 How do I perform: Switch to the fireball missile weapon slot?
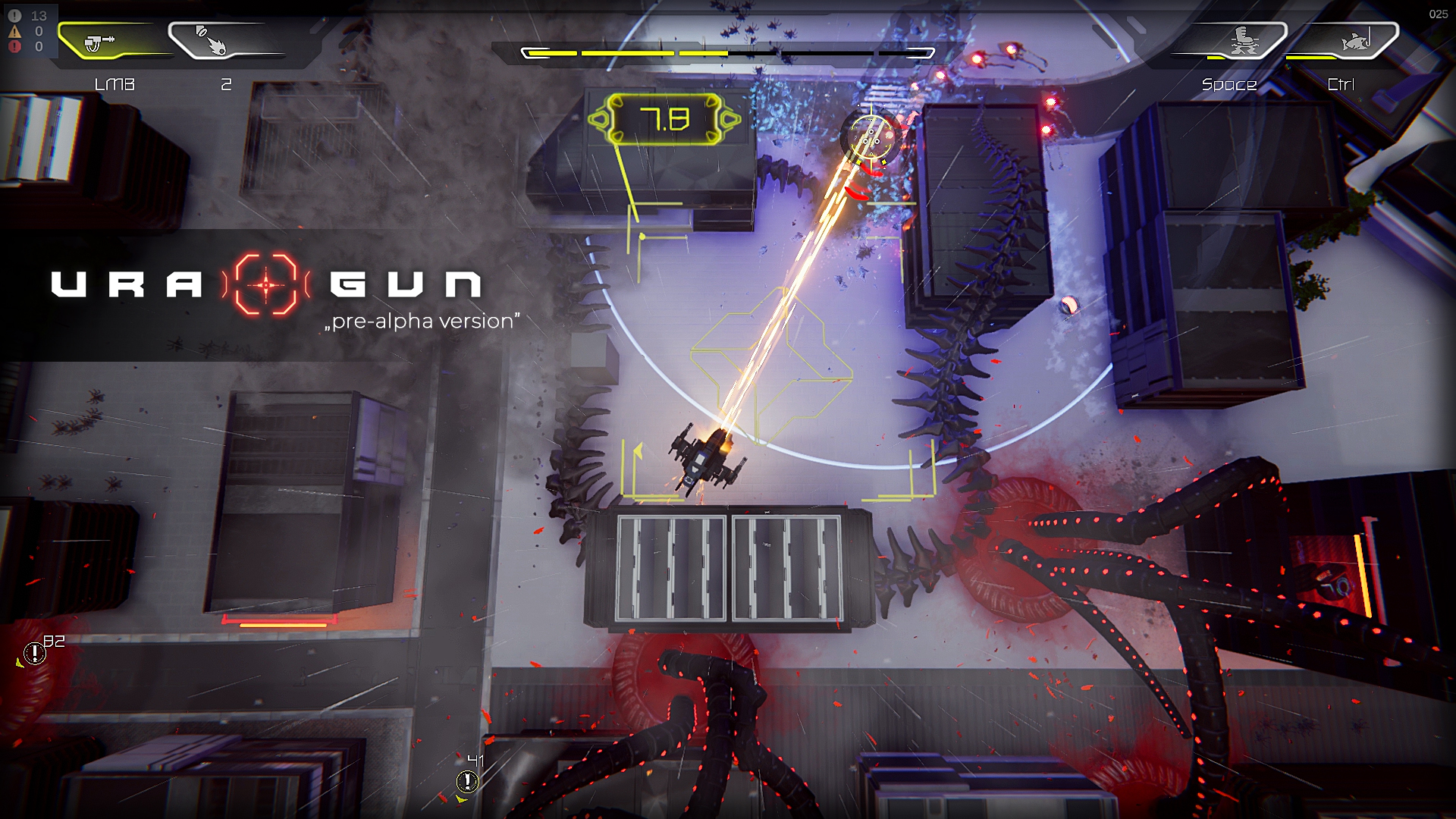212,41
